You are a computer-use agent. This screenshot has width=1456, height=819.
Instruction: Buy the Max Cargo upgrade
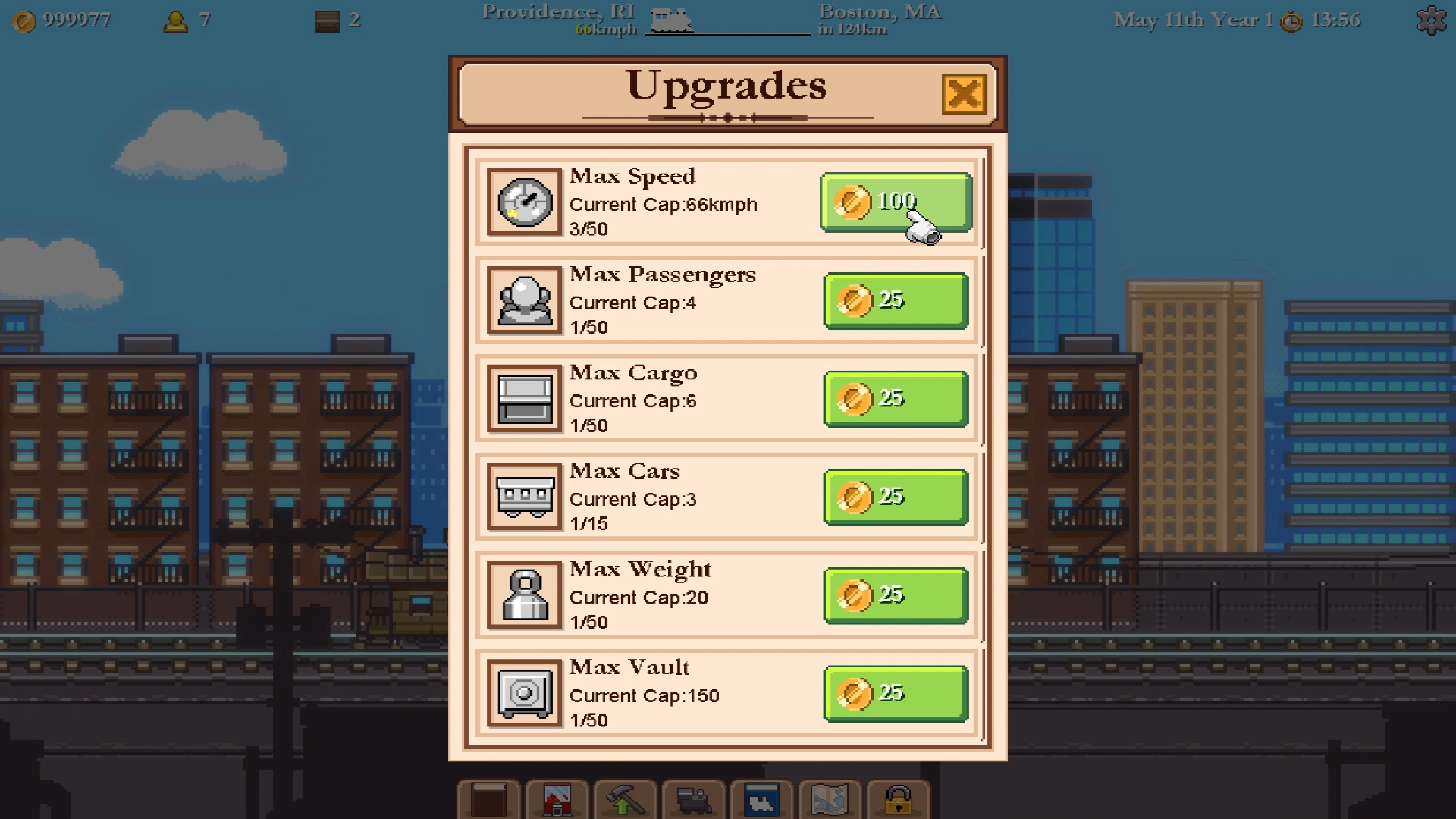click(x=895, y=398)
